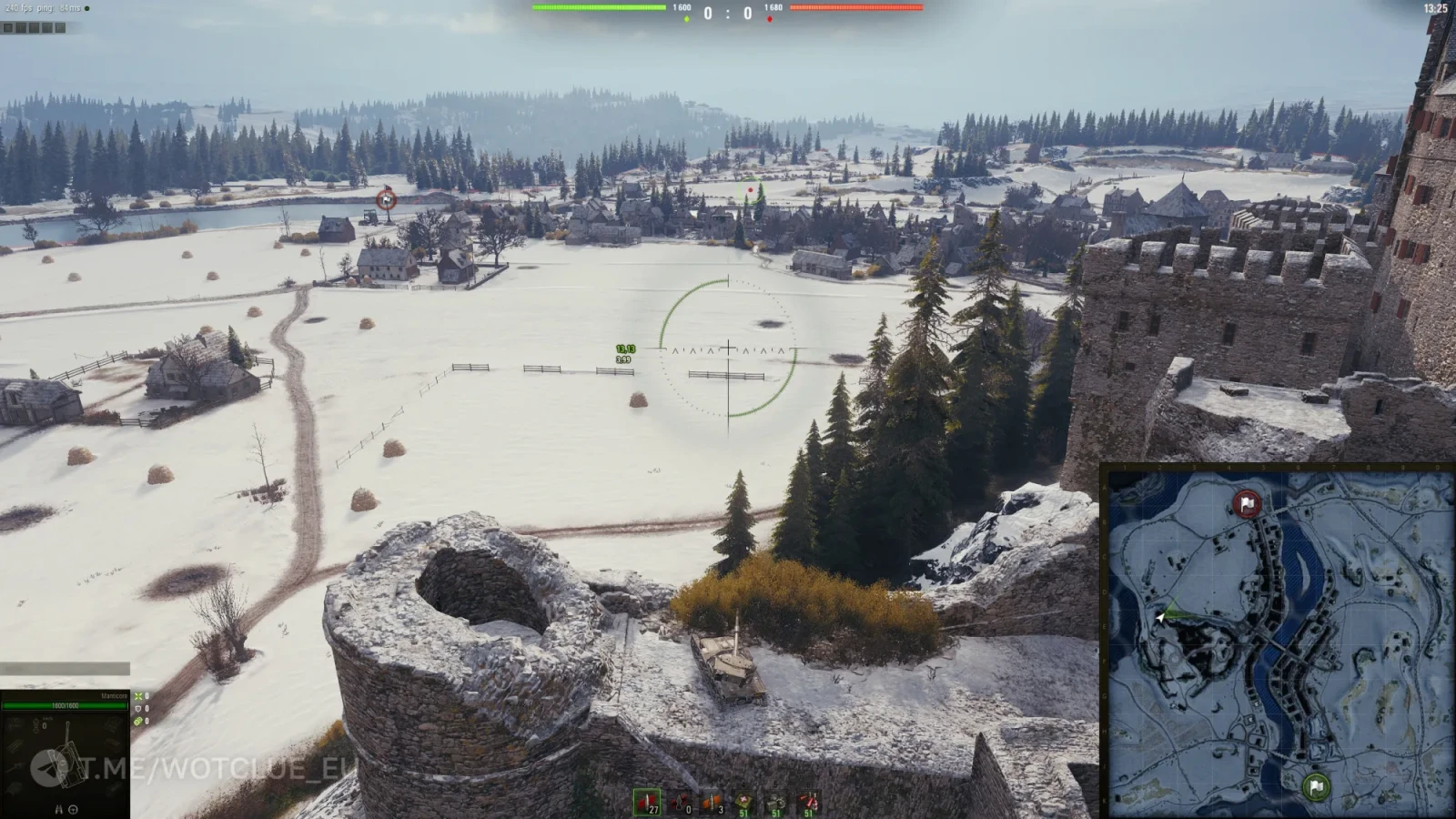
Task: Click the tank silhouette in the damage panel
Action: [66, 761]
